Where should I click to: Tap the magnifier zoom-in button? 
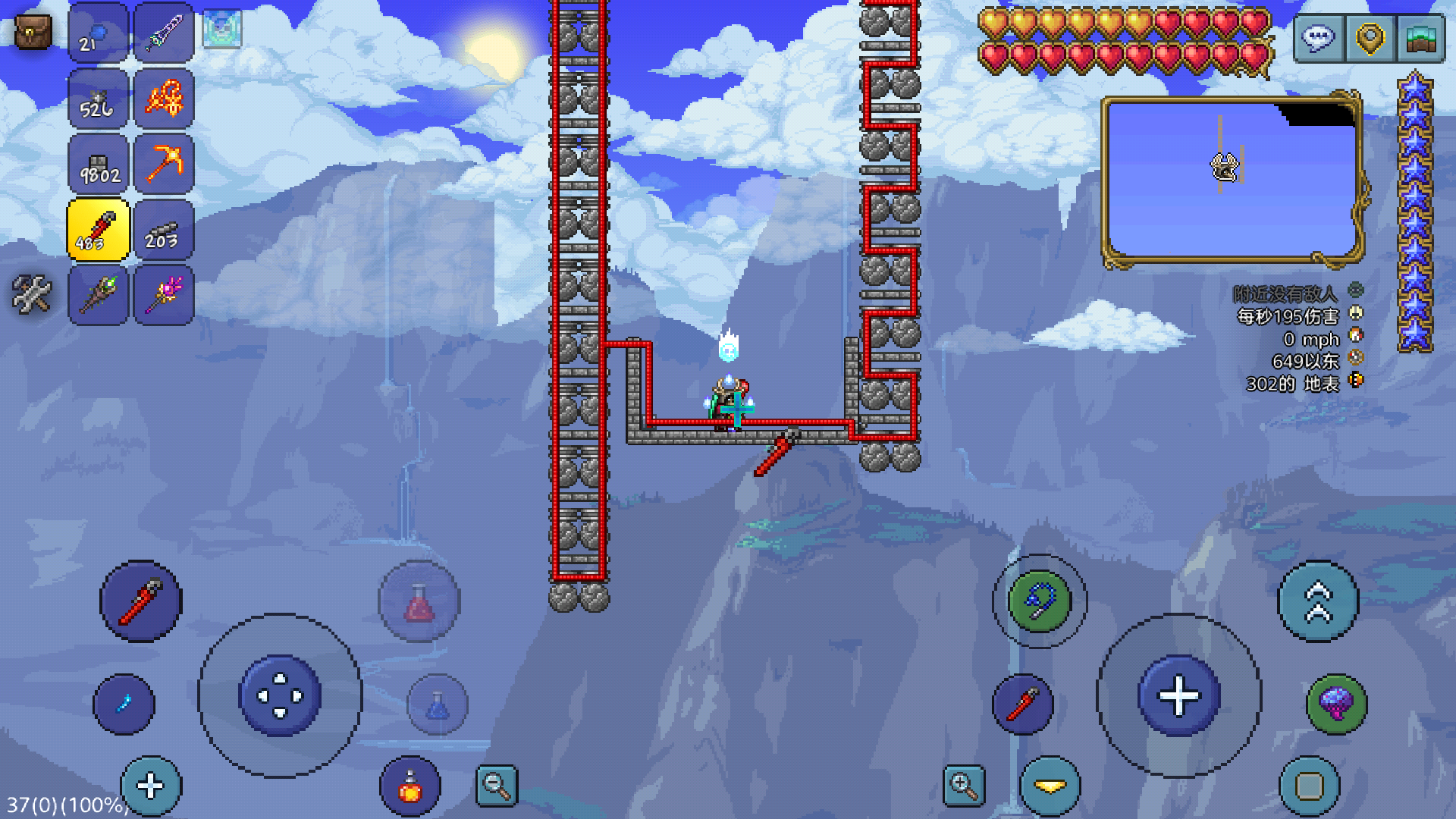[x=964, y=786]
